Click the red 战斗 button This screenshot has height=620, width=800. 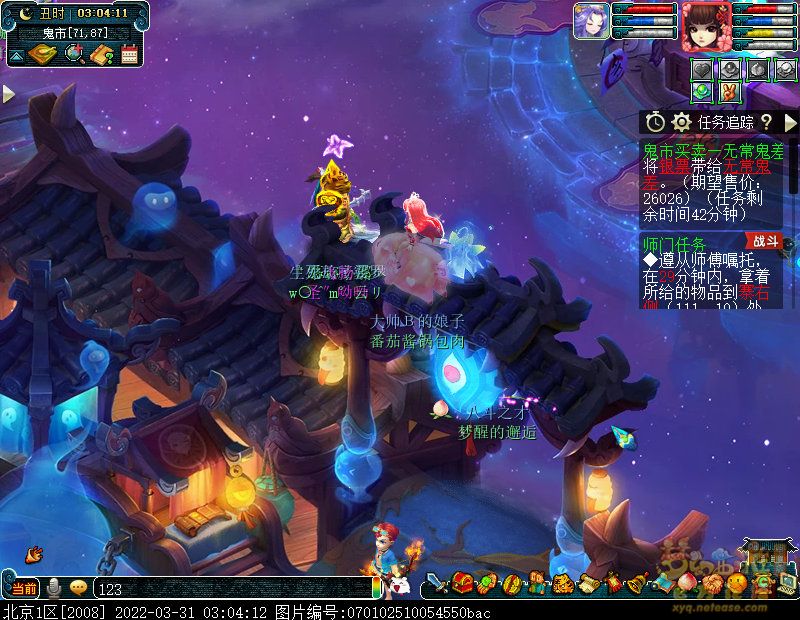point(764,241)
